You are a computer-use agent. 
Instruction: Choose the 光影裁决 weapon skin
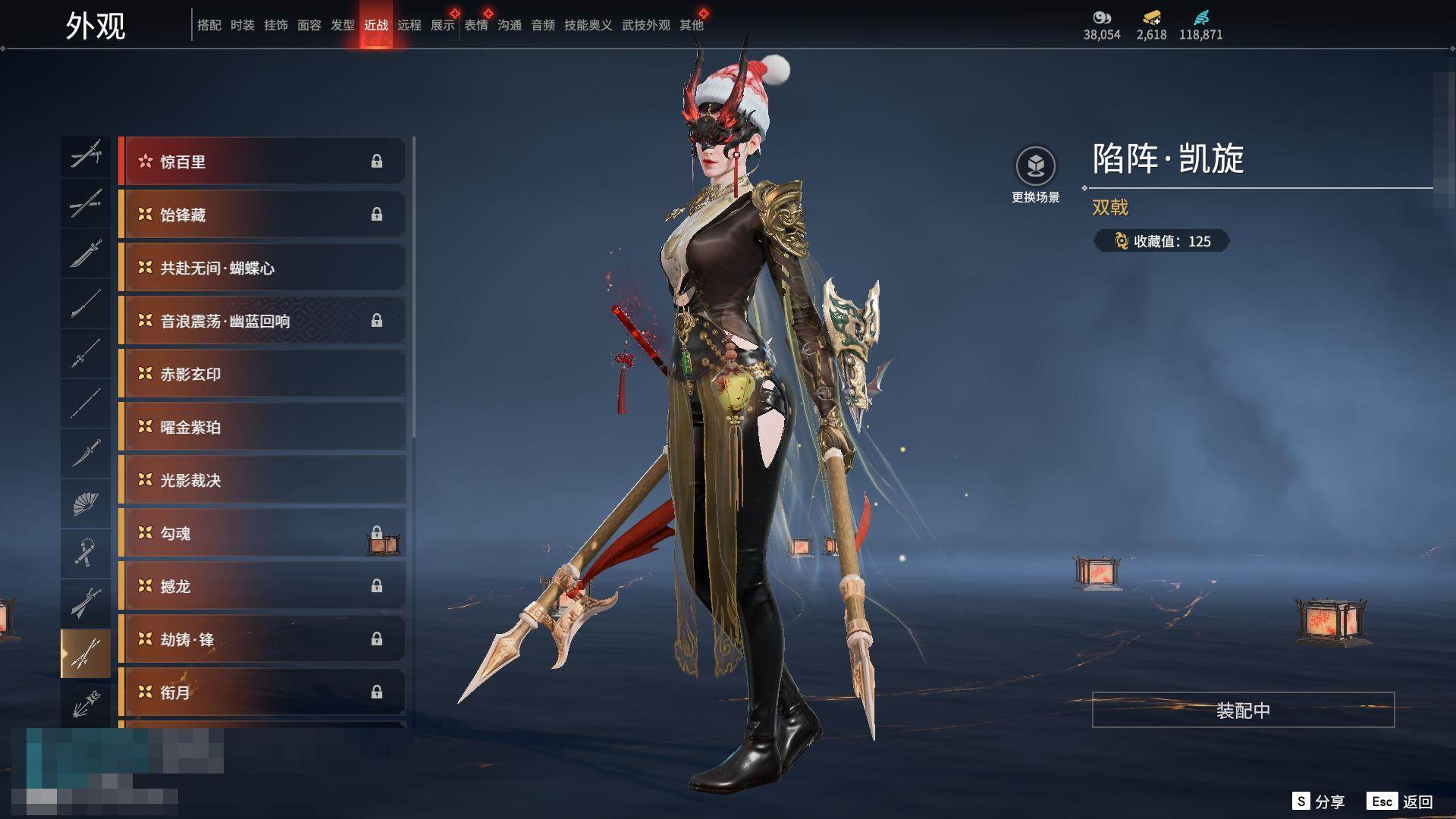tap(262, 480)
